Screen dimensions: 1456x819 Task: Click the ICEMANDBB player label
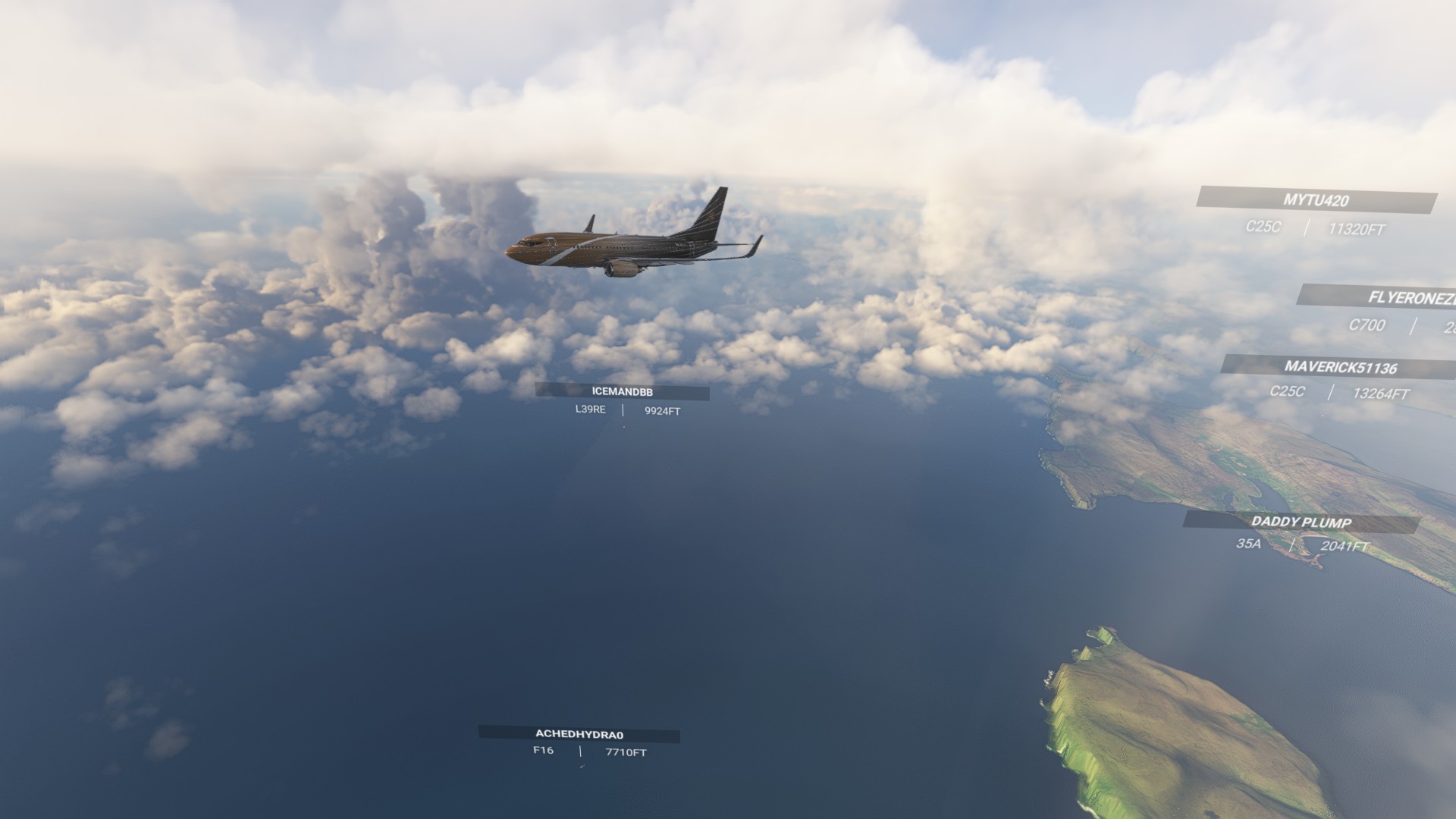[x=622, y=393]
